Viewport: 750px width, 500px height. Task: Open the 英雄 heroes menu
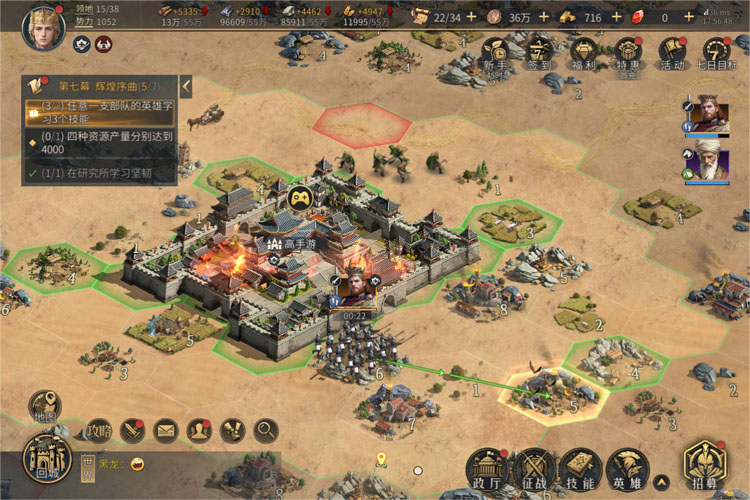pyautogui.click(x=627, y=469)
